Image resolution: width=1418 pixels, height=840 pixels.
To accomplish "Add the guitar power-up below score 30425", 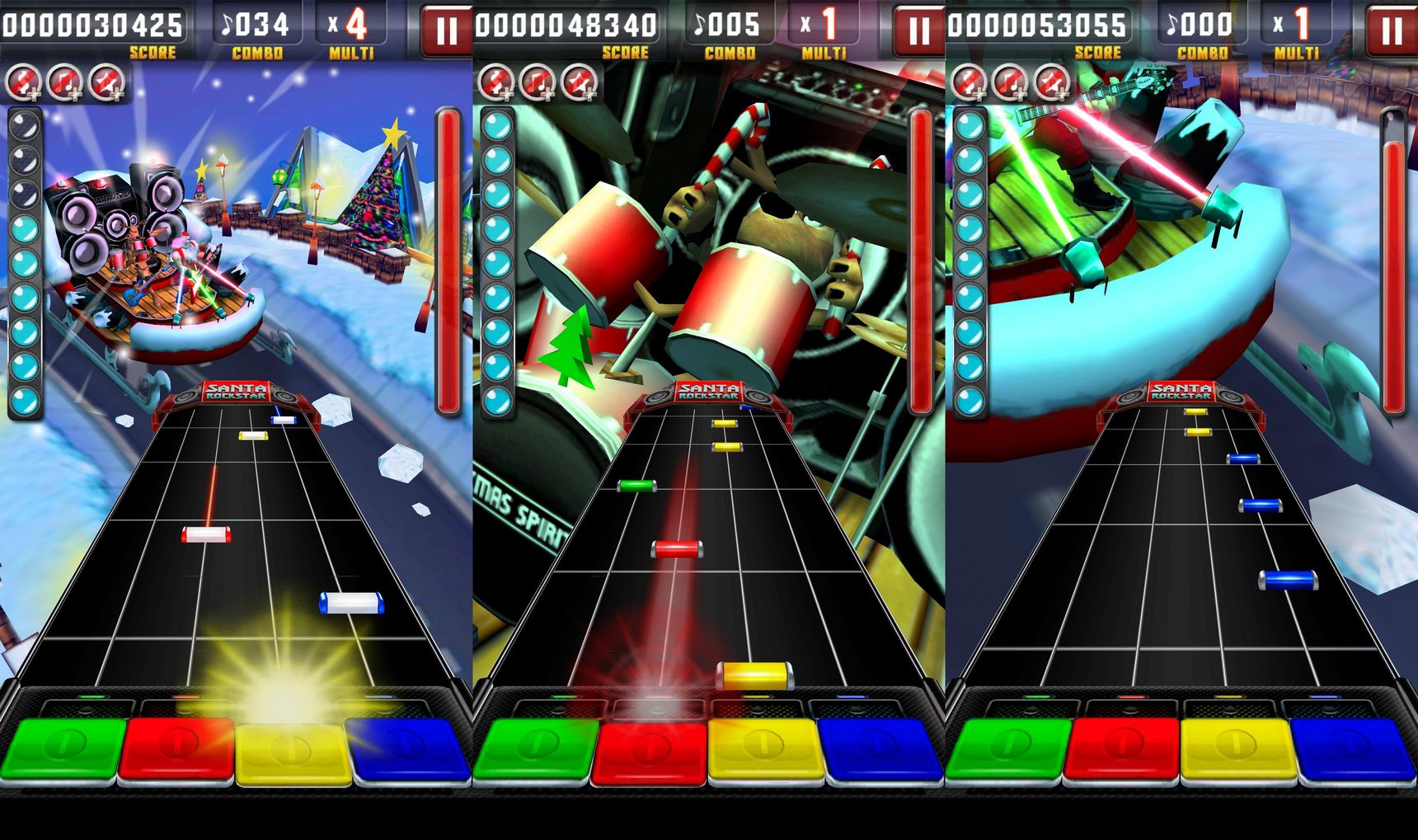I will [24, 82].
